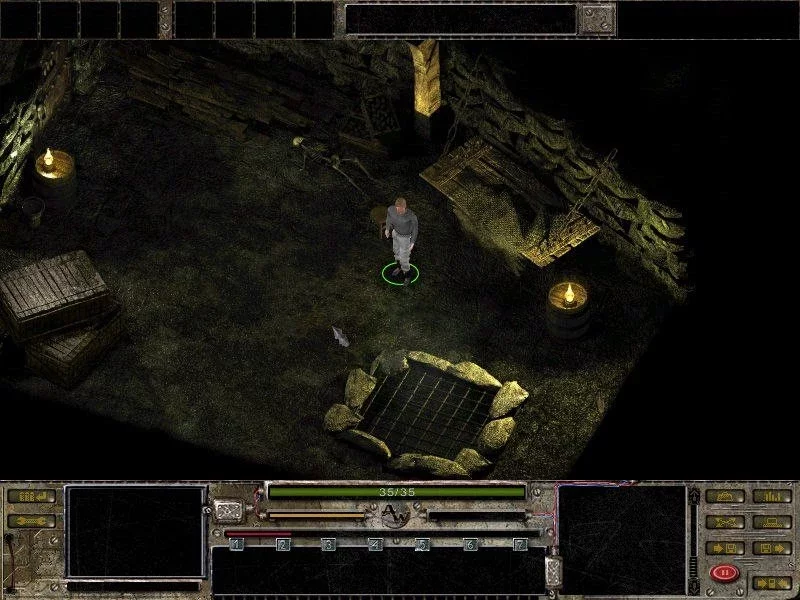Click the metal envelope button left of health
The width and height of the screenshot is (800, 600).
(x=229, y=510)
